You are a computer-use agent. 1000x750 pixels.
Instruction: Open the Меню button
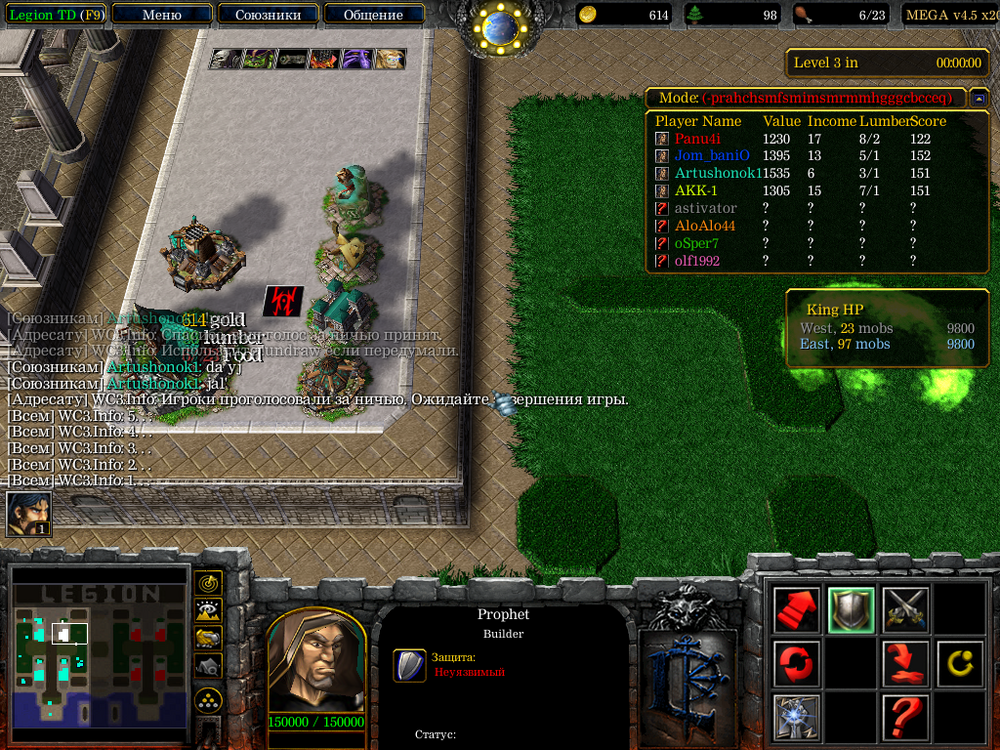162,15
